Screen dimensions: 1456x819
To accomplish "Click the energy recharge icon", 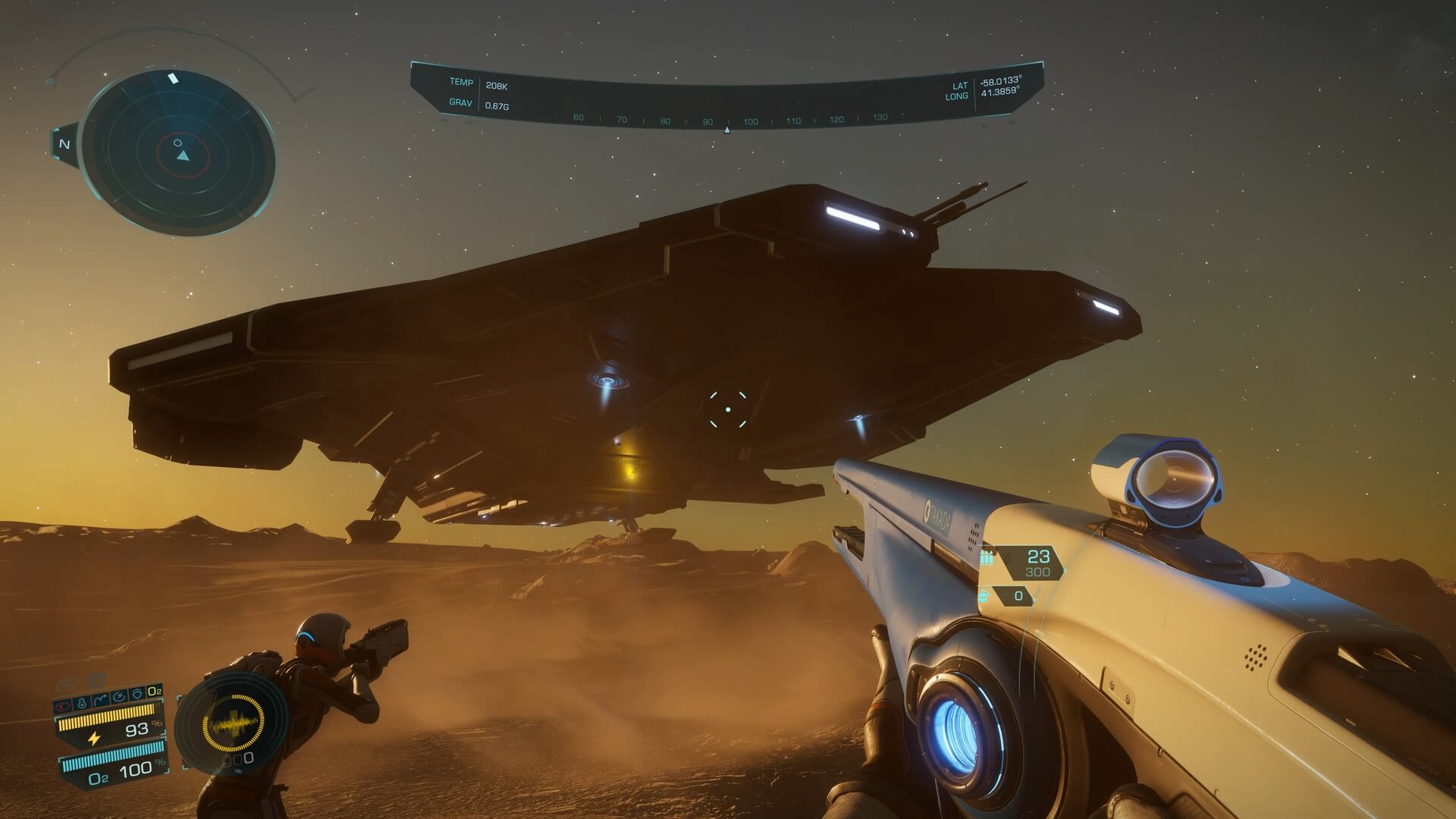I will pyautogui.click(x=119, y=695).
